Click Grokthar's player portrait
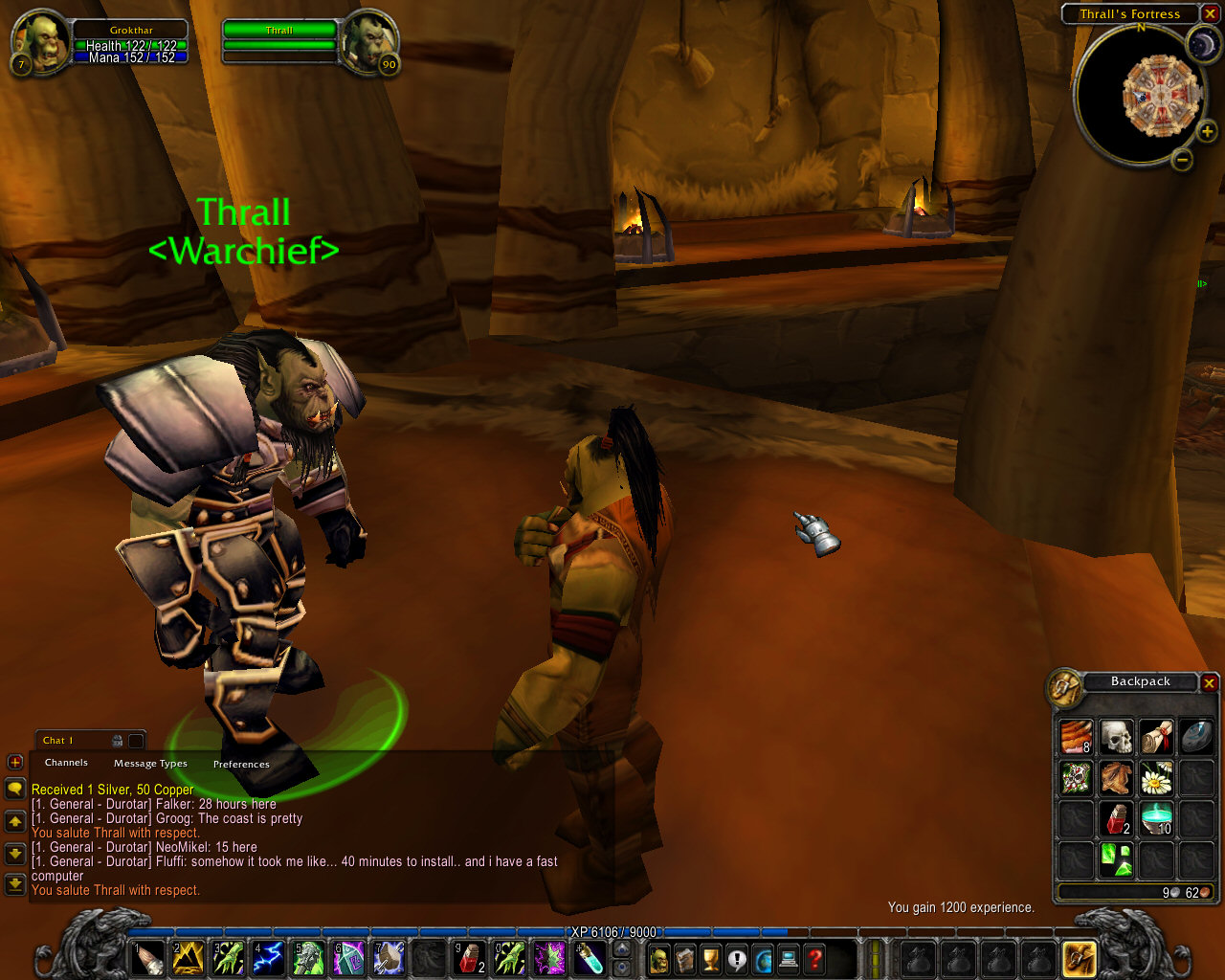 [x=42, y=40]
